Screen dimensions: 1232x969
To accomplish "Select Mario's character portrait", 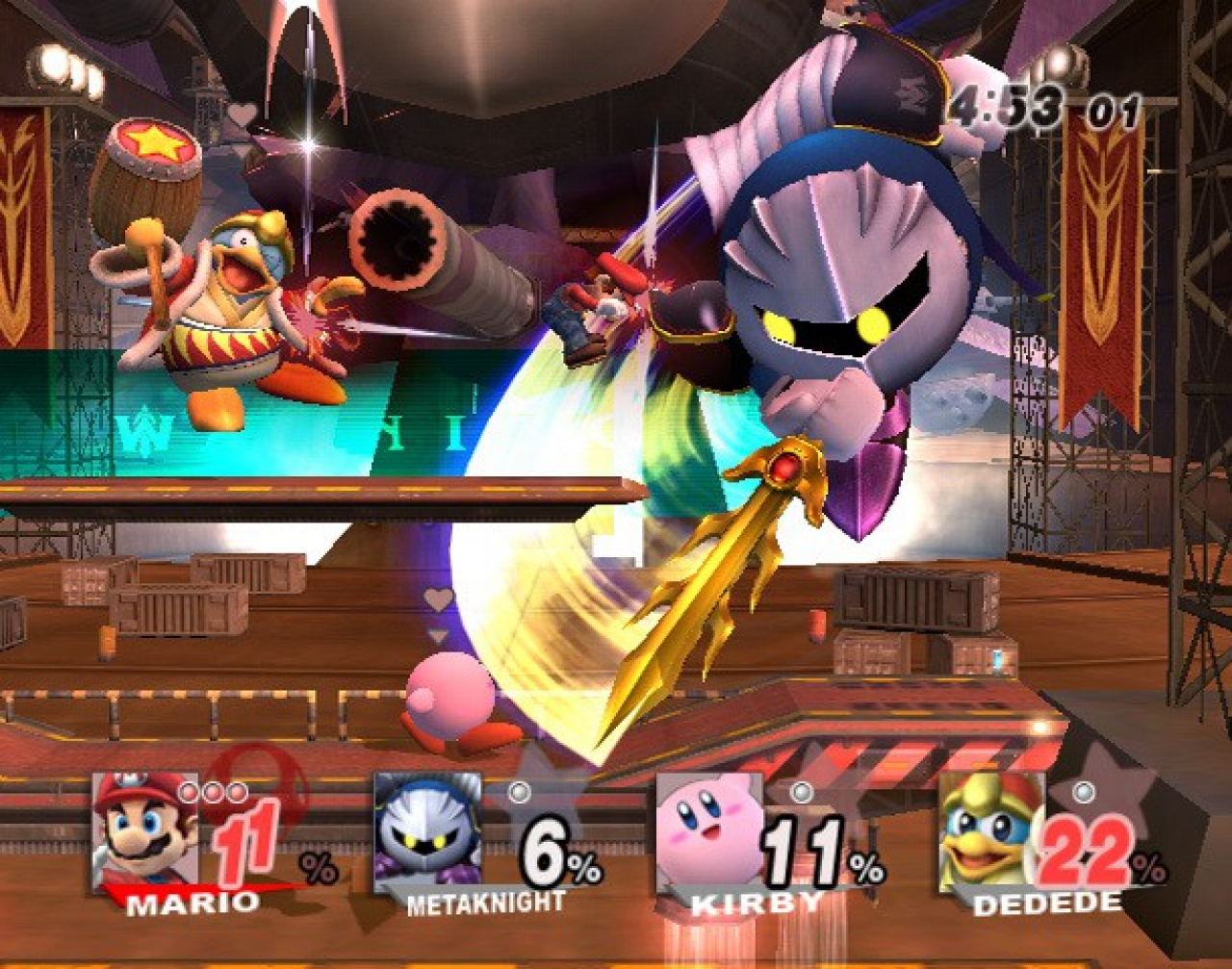I will click(144, 829).
